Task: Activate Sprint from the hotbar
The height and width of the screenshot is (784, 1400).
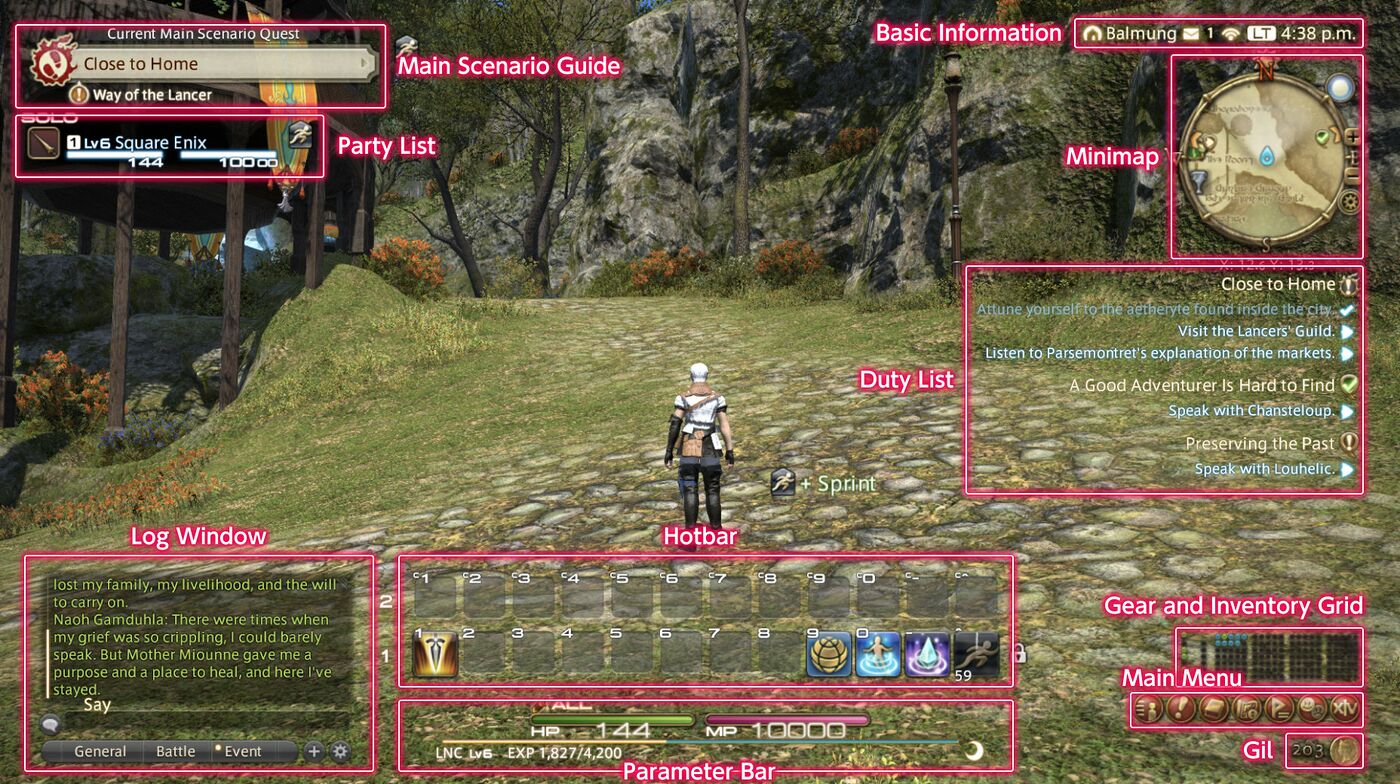Action: pos(977,653)
